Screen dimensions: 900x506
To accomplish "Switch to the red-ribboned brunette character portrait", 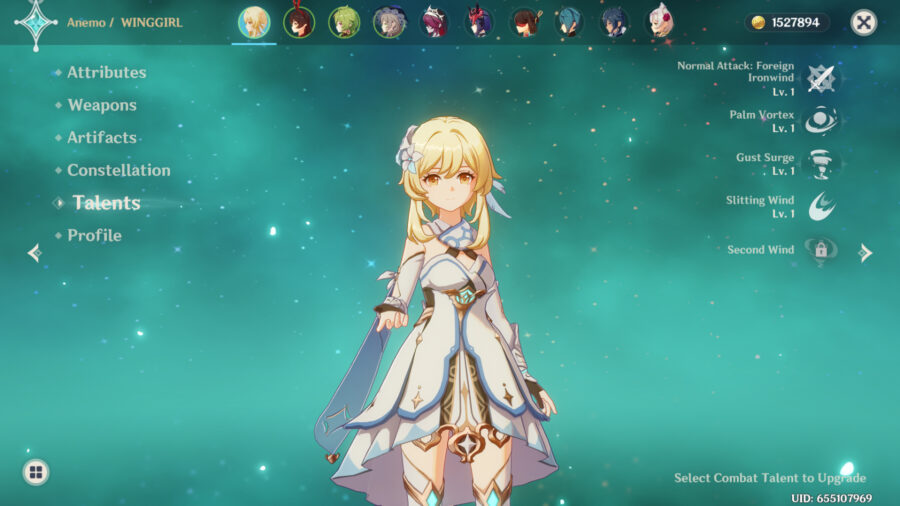I will (299, 22).
